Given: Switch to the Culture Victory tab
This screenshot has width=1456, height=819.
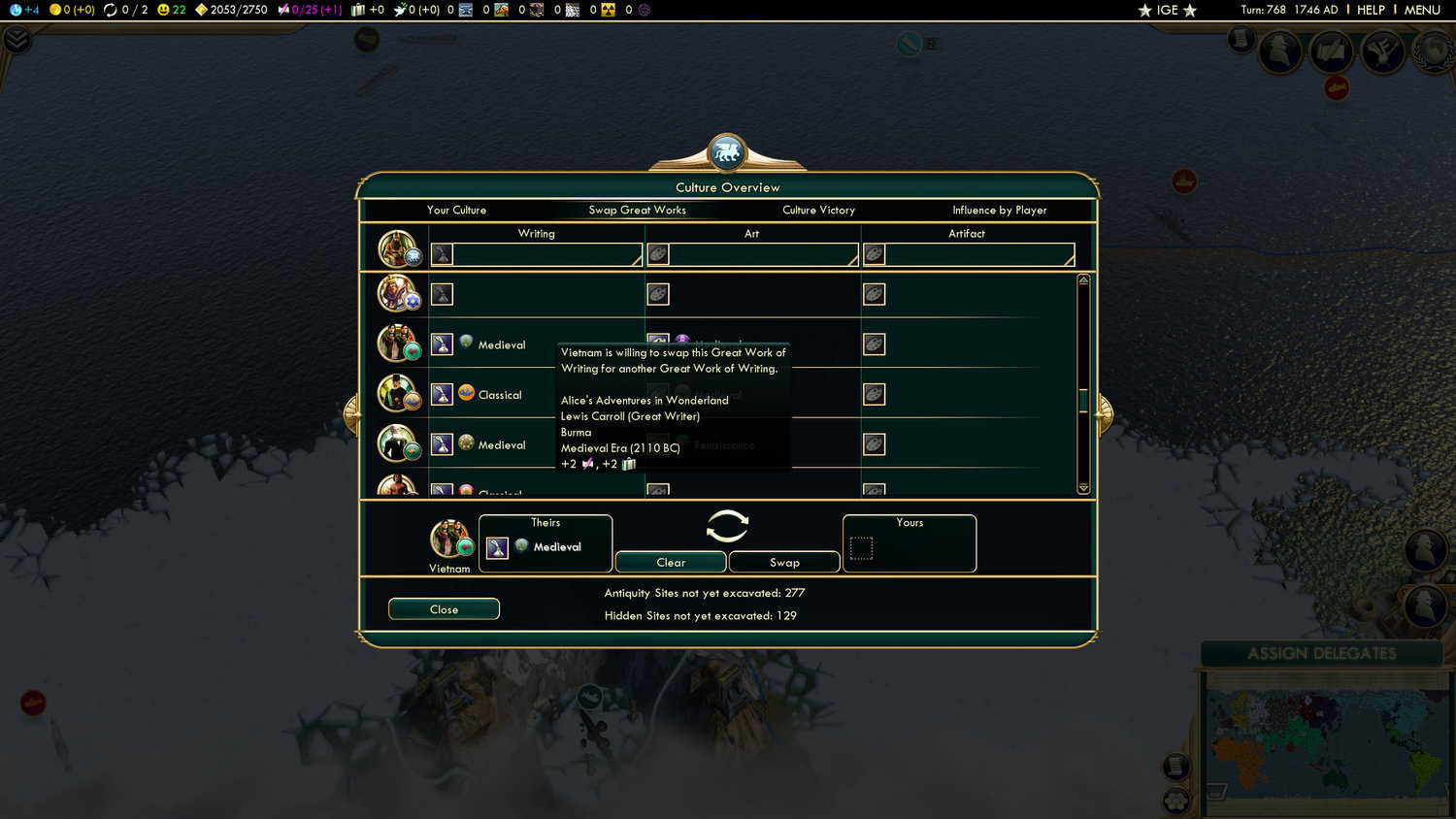Looking at the screenshot, I should pyautogui.click(x=818, y=210).
